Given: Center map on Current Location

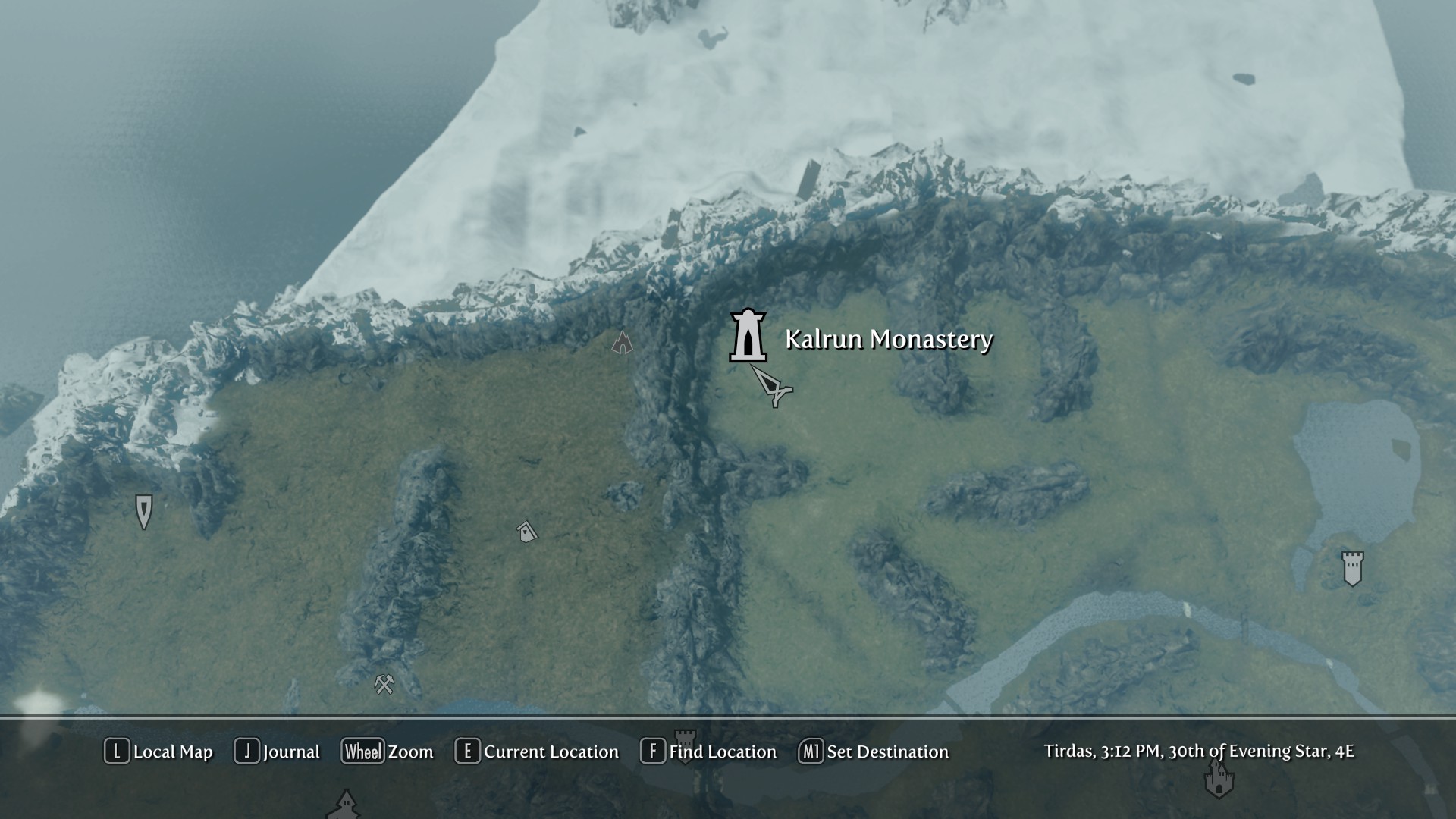Looking at the screenshot, I should 537,752.
